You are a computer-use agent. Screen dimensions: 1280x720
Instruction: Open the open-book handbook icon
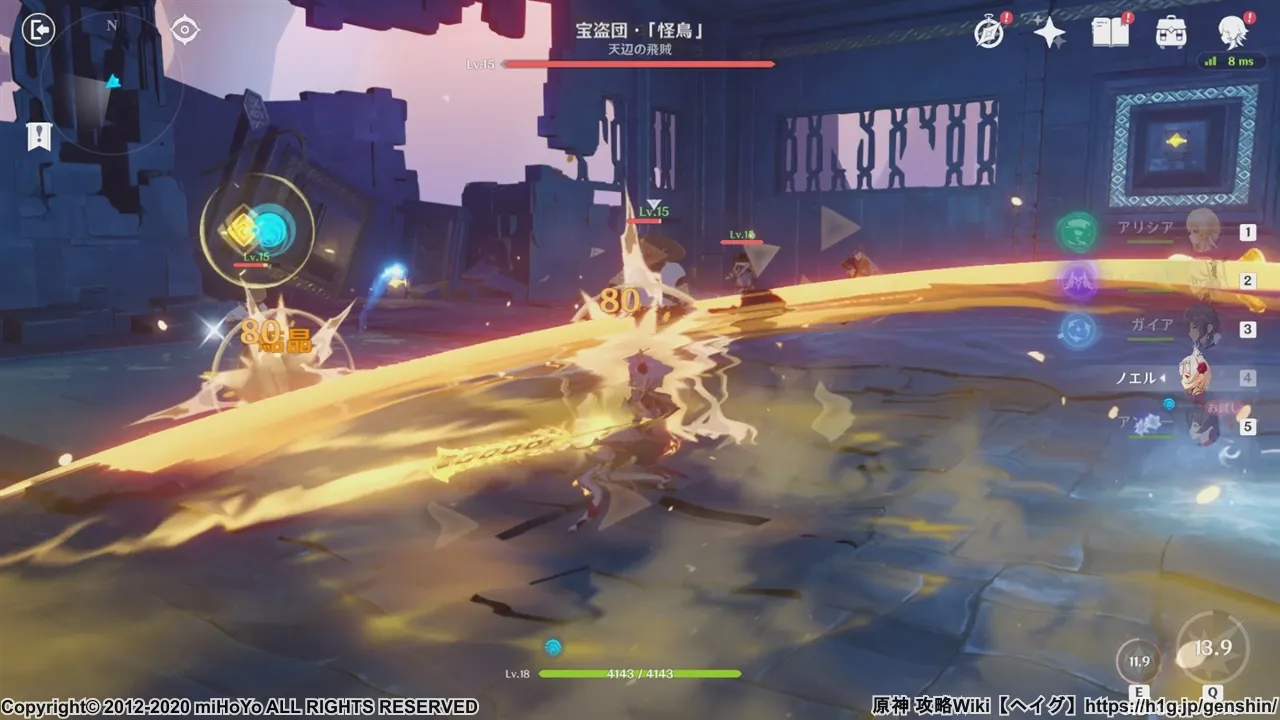(x=1110, y=33)
